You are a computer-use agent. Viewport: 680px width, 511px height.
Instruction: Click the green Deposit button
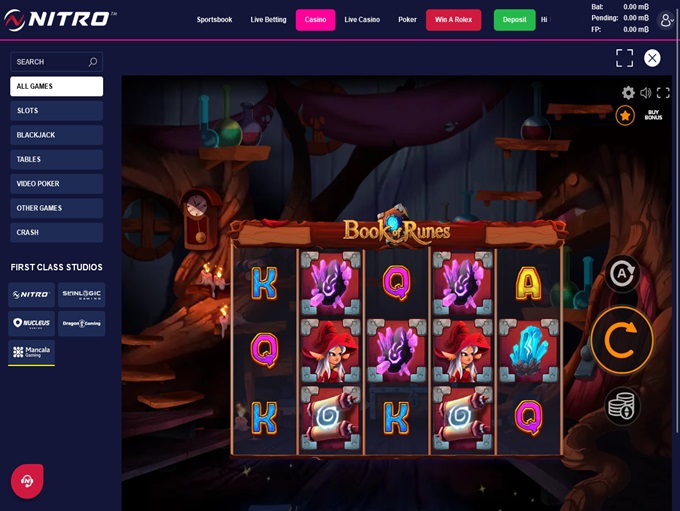[514, 20]
